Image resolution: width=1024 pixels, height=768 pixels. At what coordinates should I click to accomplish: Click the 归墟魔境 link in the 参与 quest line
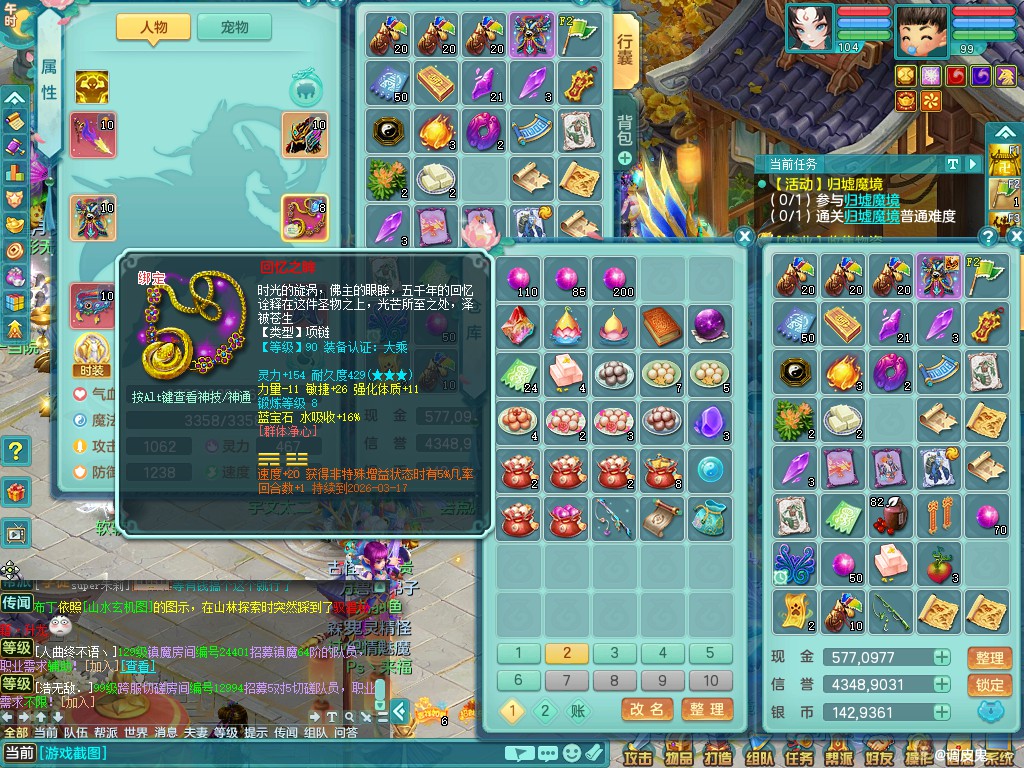[x=870, y=200]
